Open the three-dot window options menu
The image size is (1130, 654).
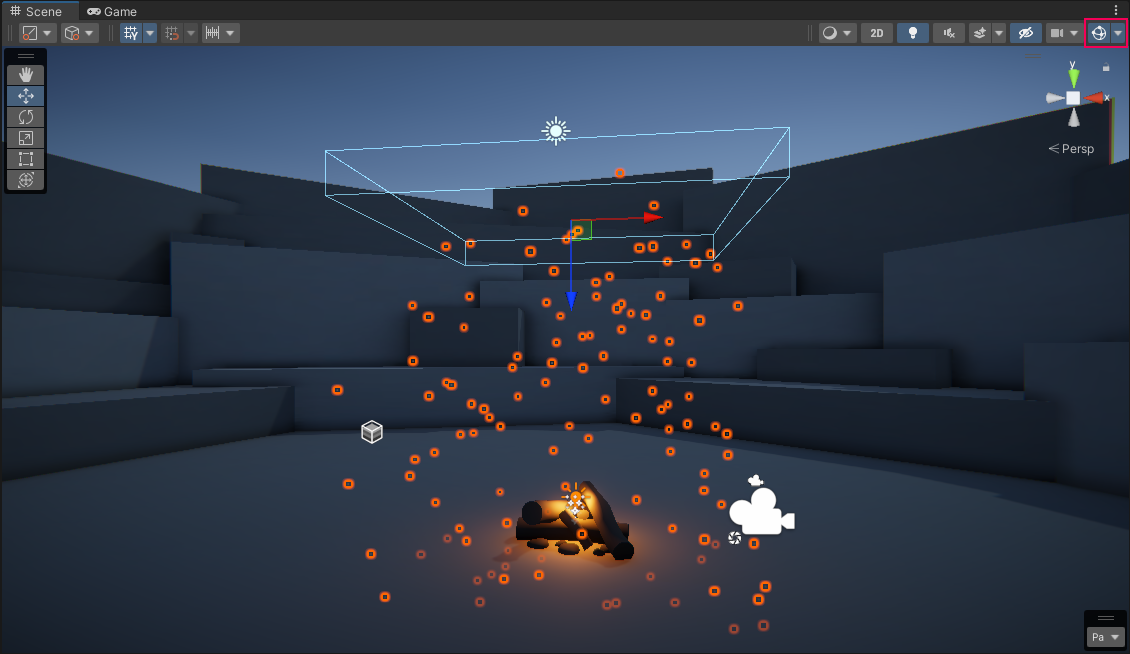pyautogui.click(x=1116, y=11)
